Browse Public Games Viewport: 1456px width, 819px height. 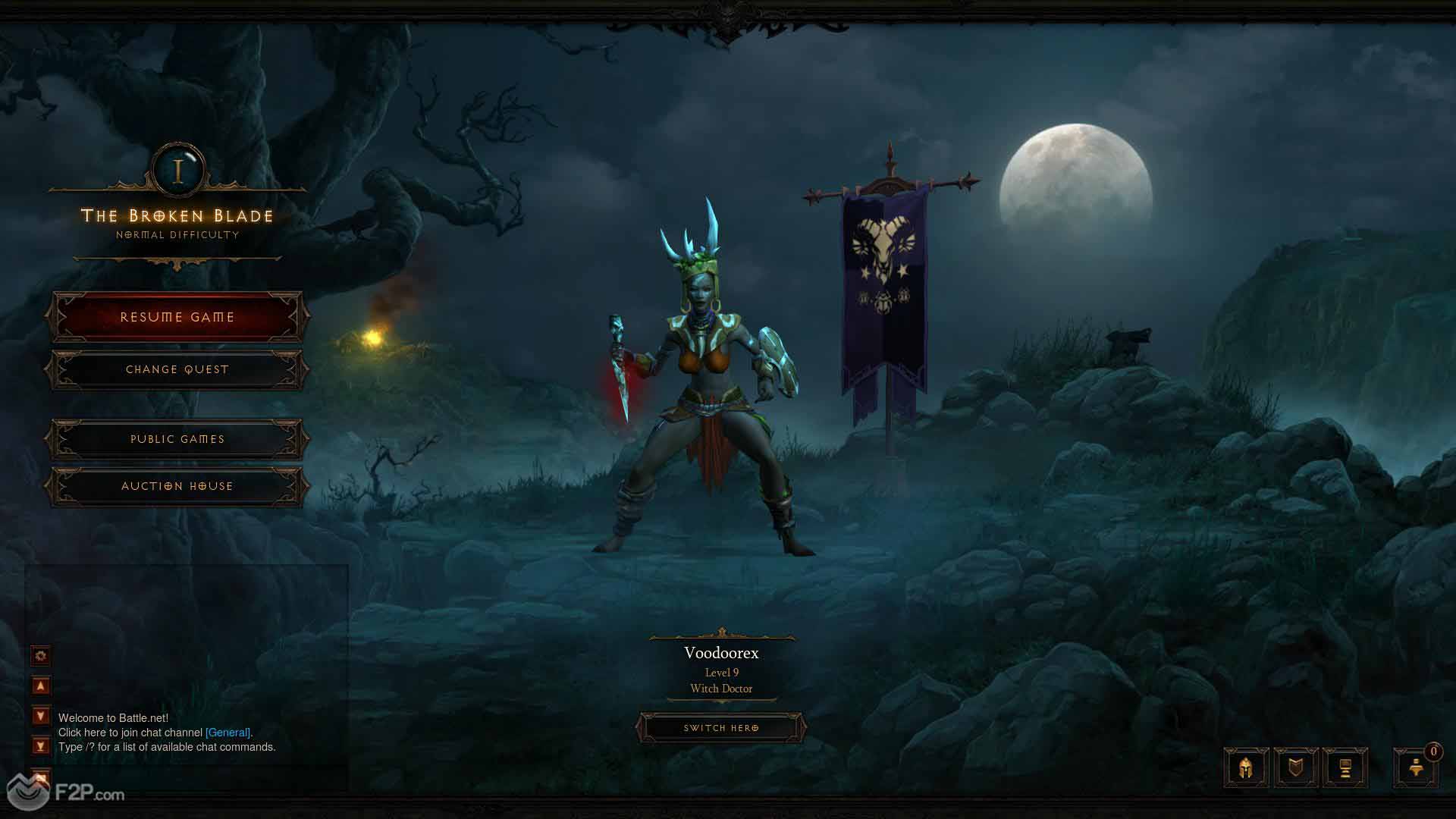point(177,439)
